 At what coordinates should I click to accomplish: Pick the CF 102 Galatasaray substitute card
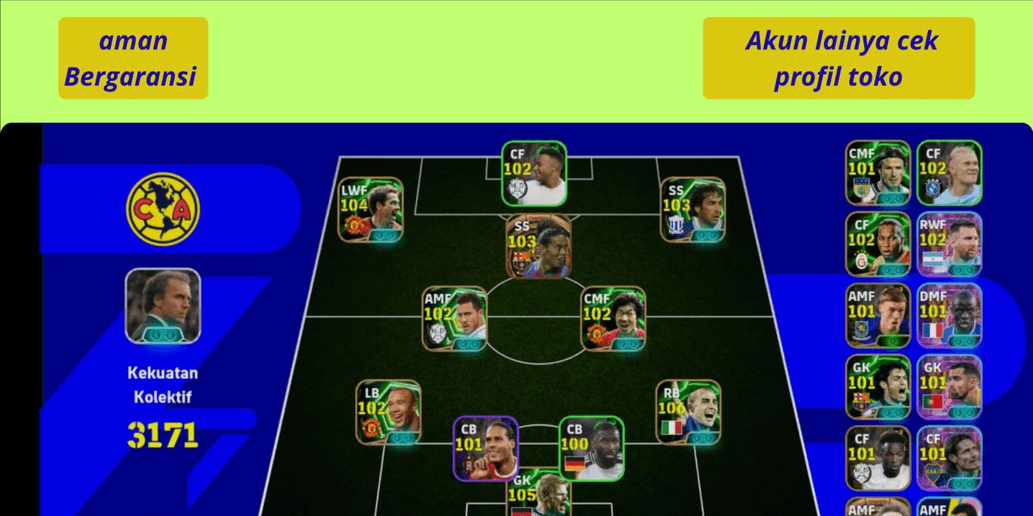878,245
